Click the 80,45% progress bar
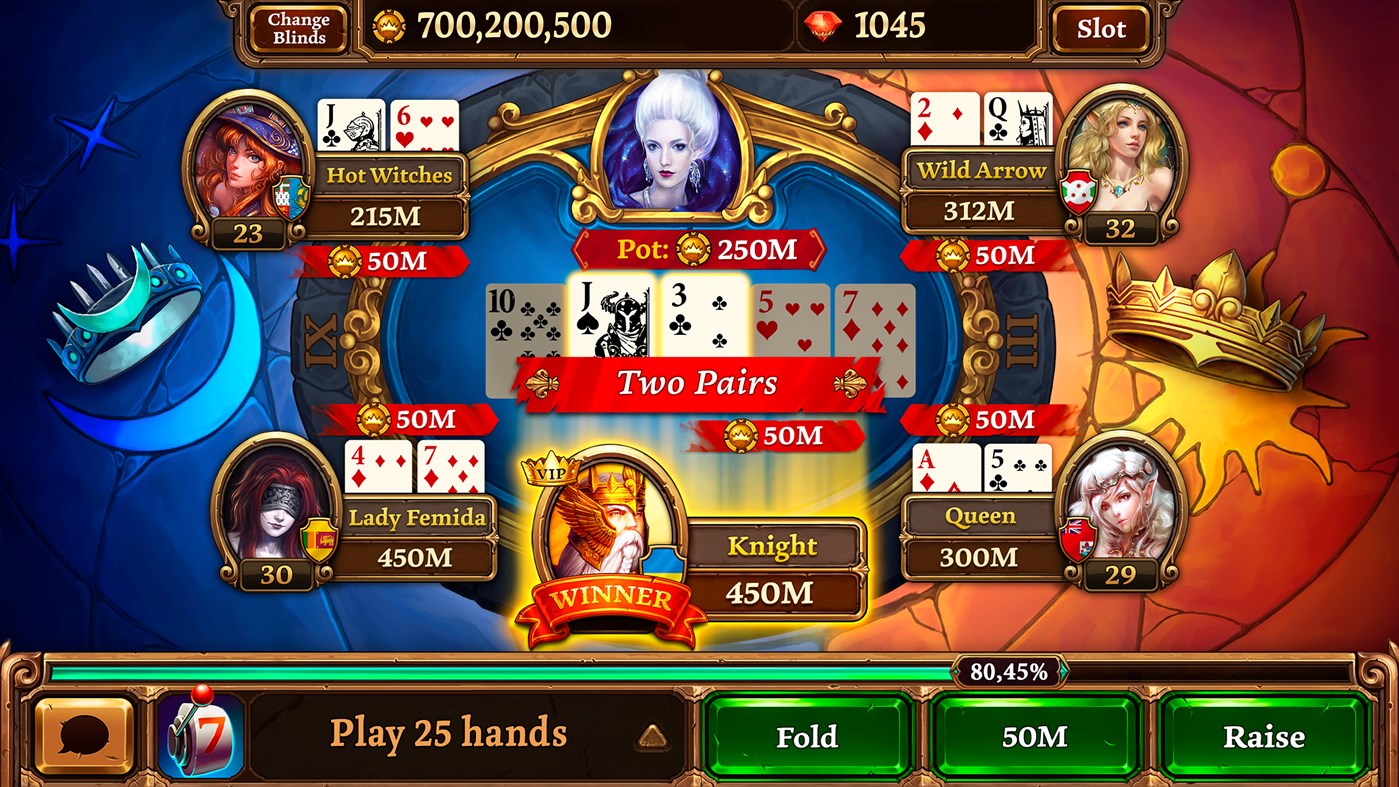Screen dimensions: 1399x787 click(x=1011, y=674)
